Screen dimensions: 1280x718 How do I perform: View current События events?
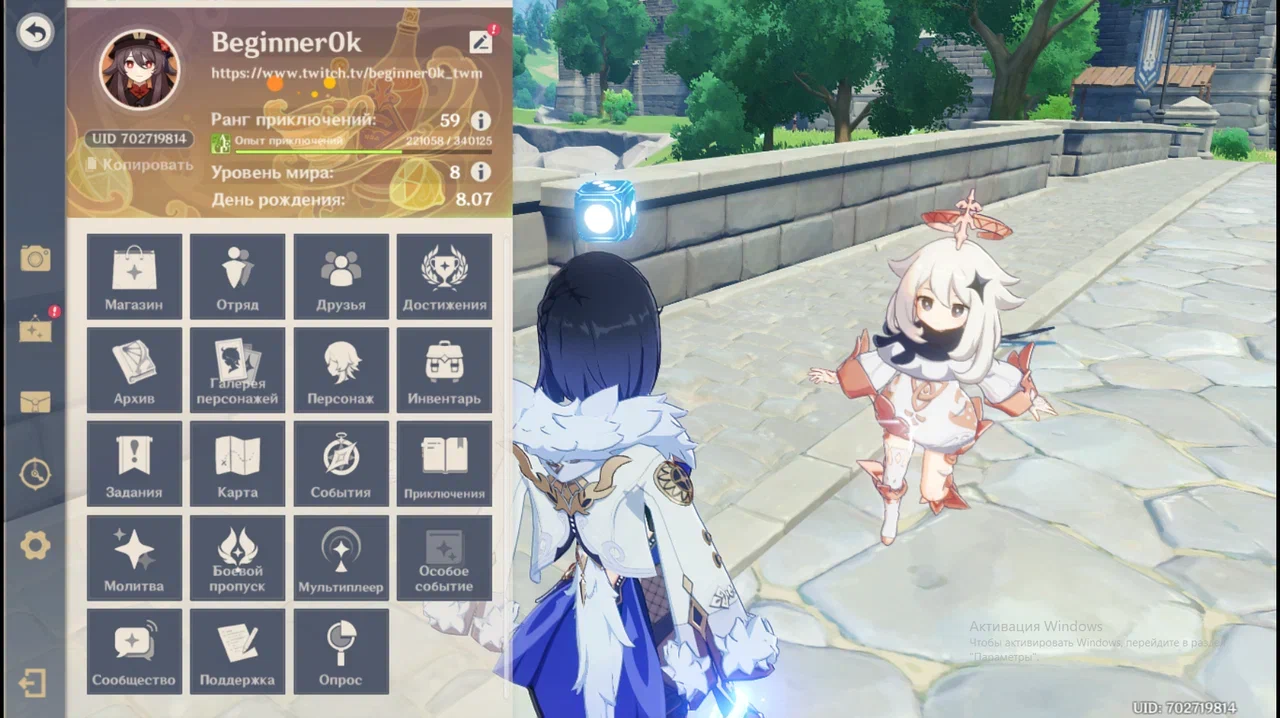(341, 464)
